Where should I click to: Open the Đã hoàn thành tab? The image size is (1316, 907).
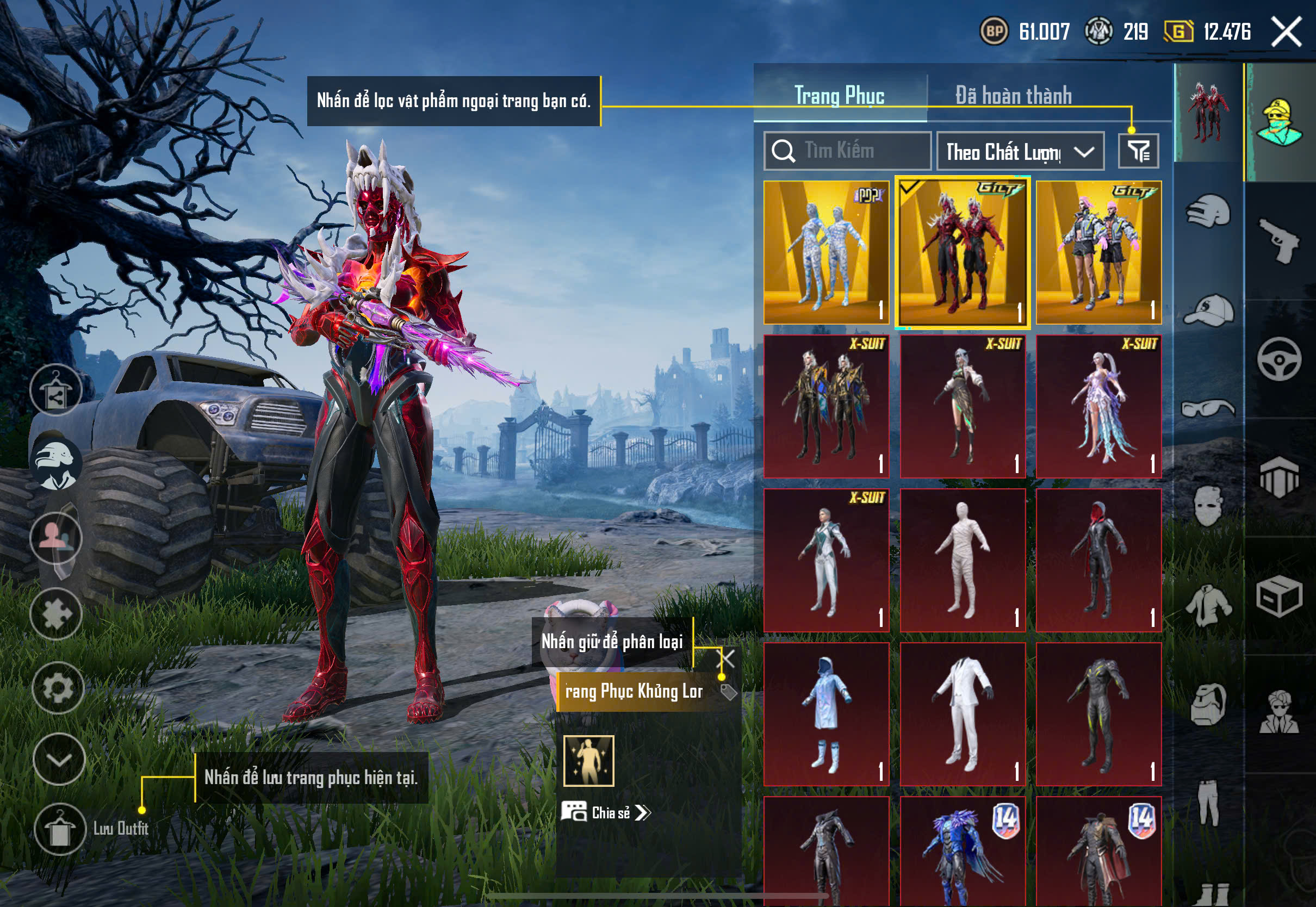(1013, 96)
